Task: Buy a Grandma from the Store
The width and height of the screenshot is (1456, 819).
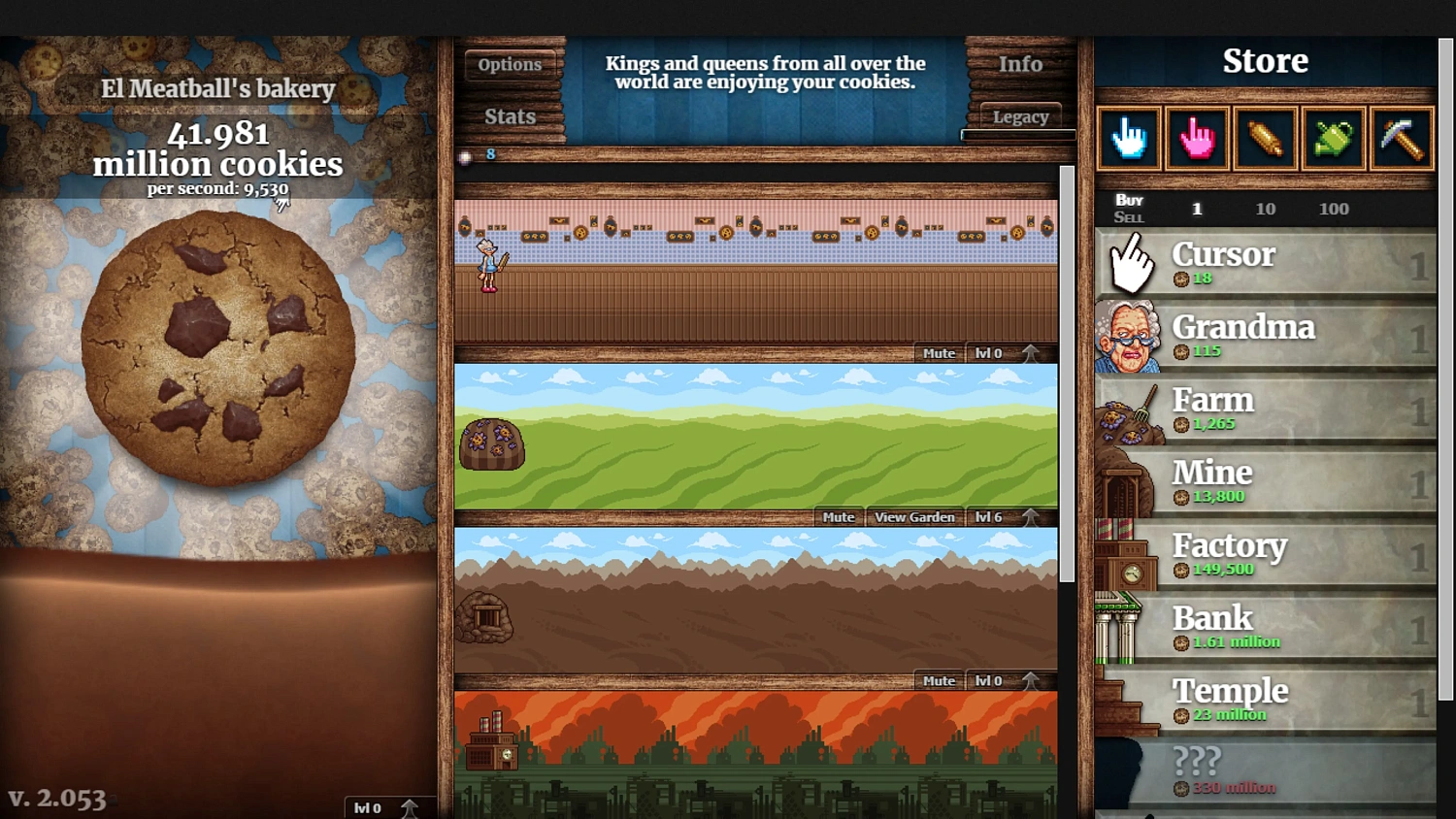Action: coord(1262,335)
